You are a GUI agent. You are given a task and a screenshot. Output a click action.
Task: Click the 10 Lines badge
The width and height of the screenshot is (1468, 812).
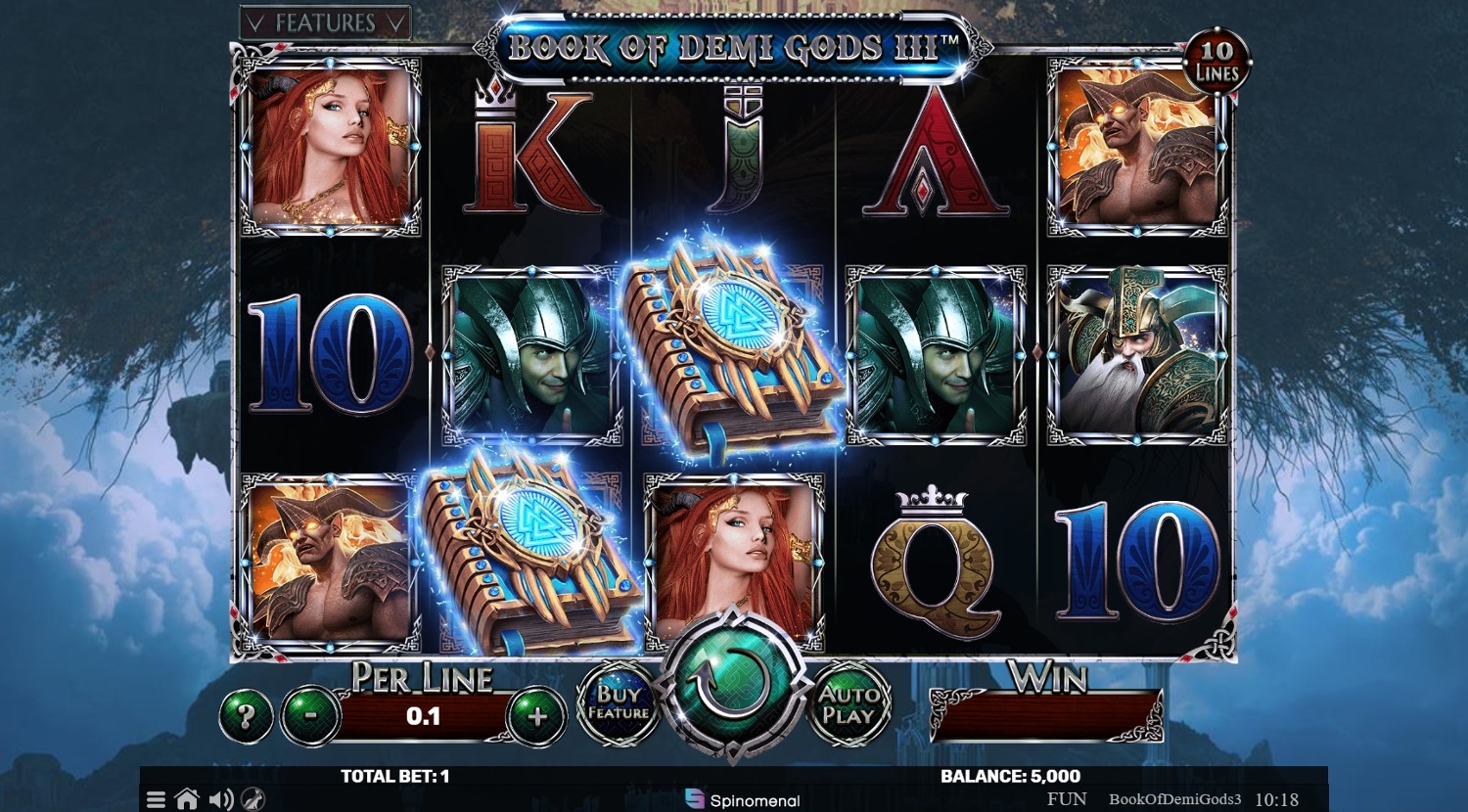[x=1218, y=63]
